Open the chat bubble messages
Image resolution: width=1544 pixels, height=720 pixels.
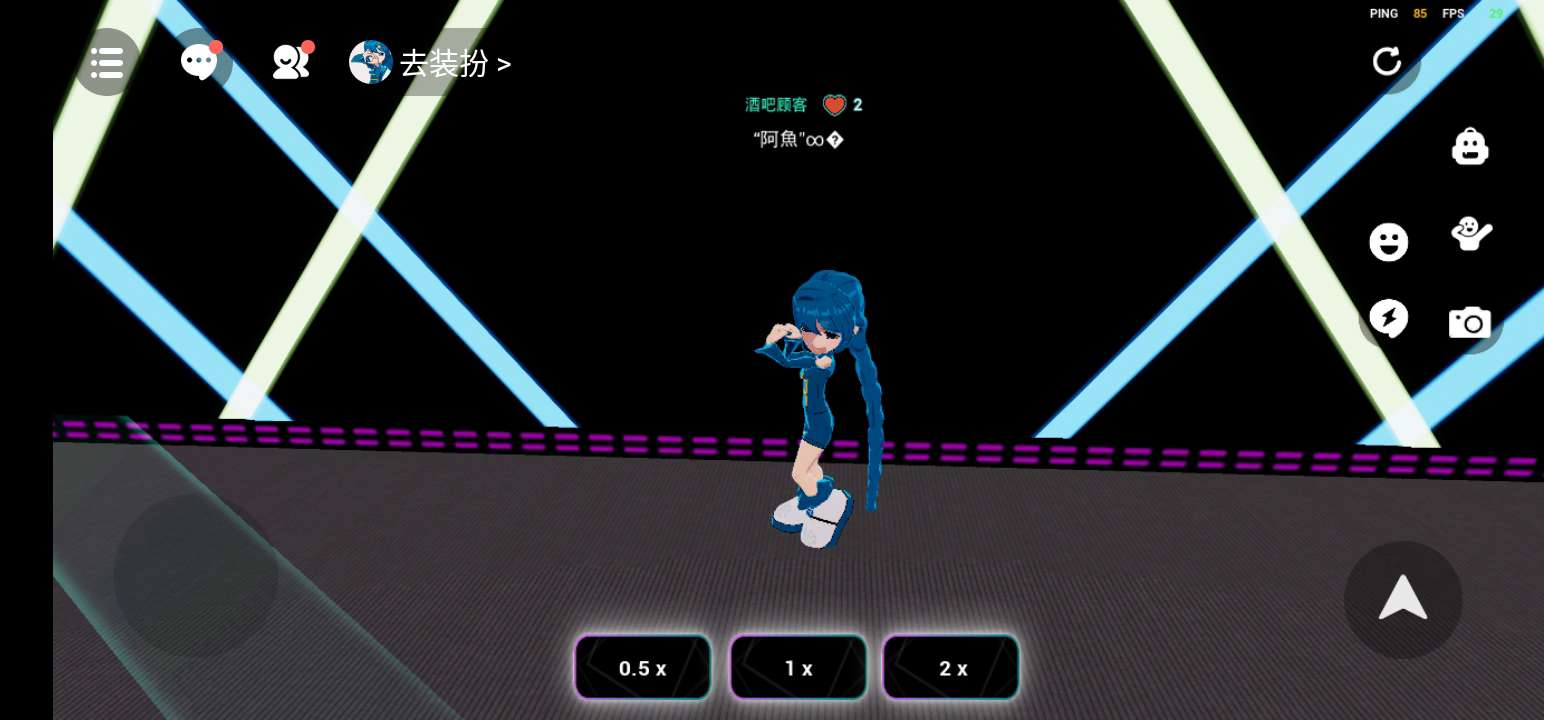point(199,62)
